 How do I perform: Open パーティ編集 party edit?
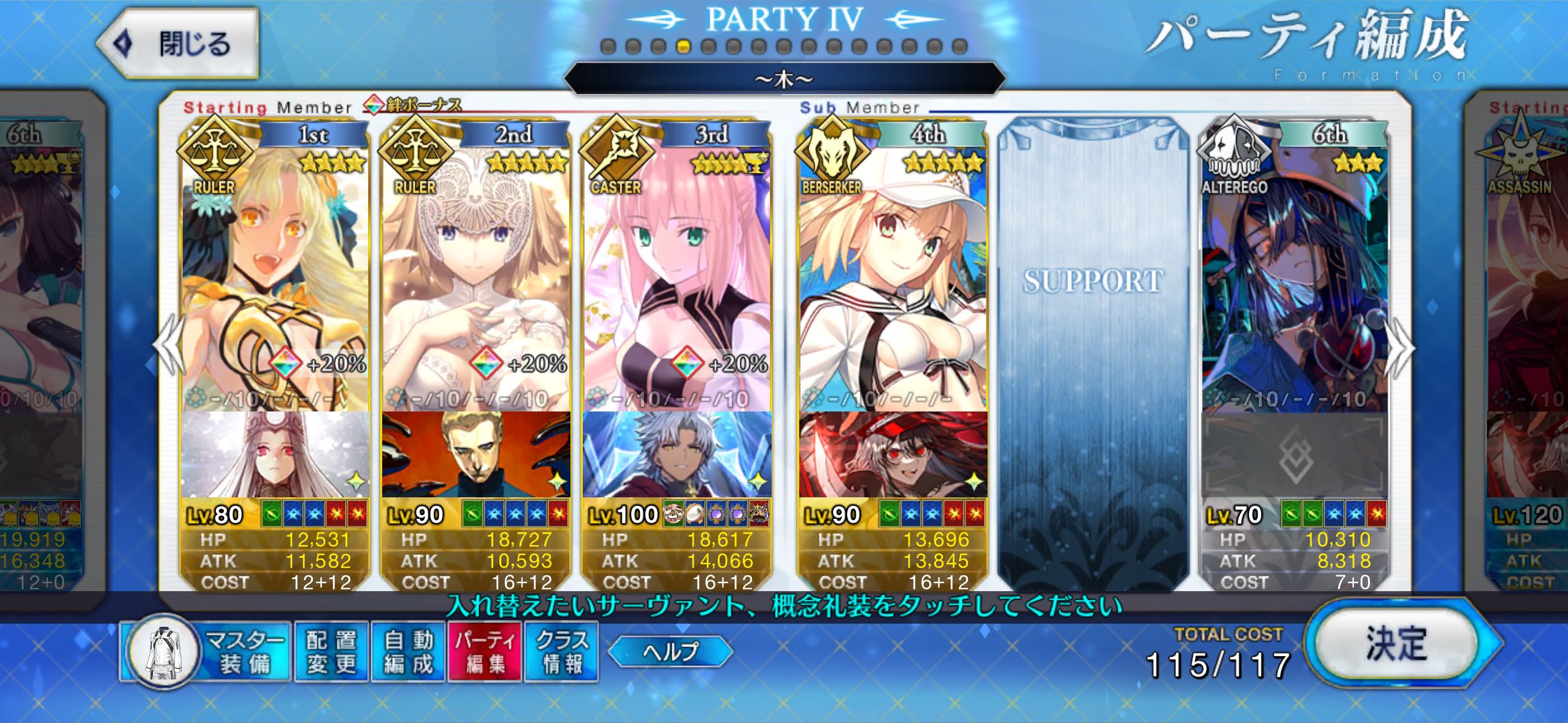click(x=485, y=652)
